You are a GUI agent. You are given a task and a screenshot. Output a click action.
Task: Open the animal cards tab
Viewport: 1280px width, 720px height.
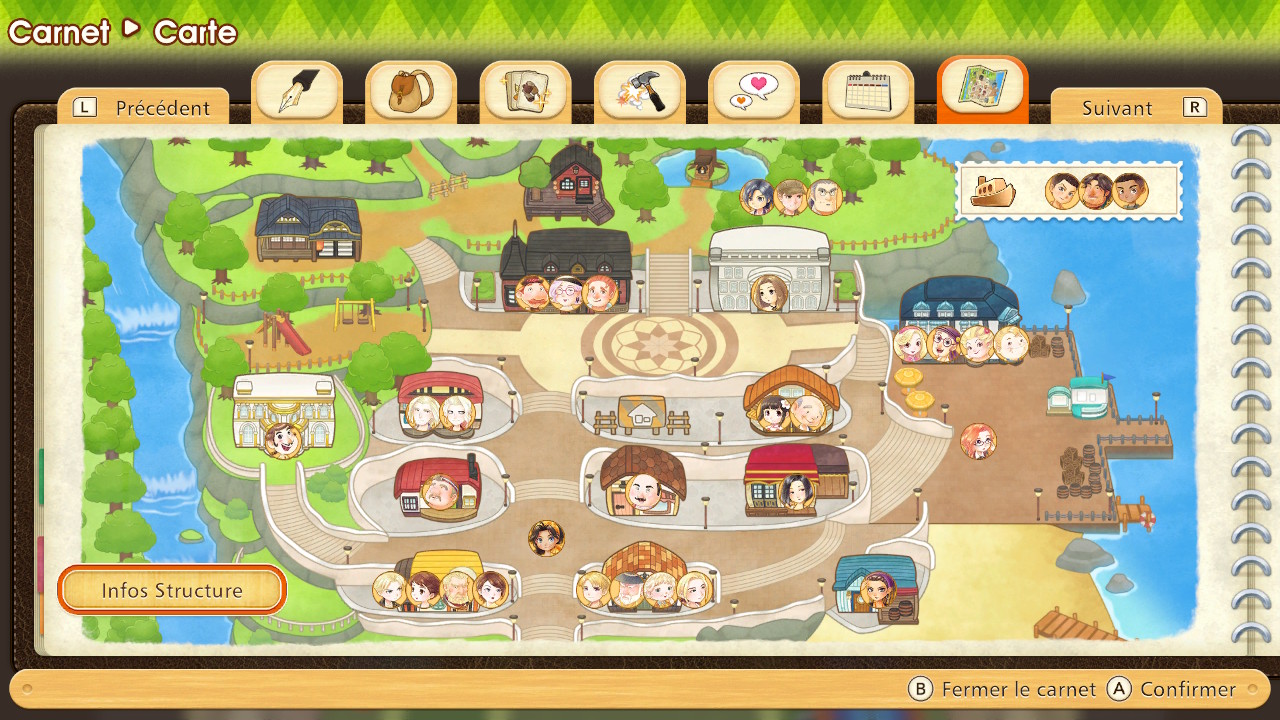tap(525, 92)
